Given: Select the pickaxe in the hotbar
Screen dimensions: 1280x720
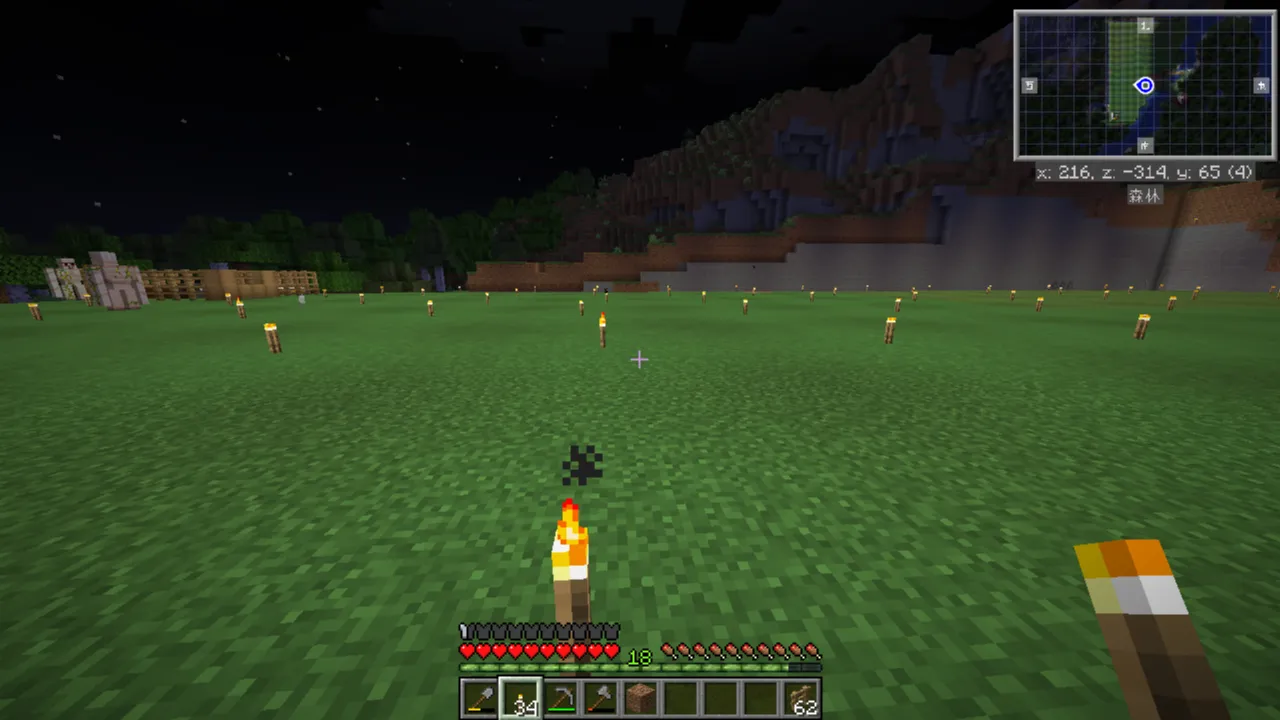Looking at the screenshot, I should pos(560,698).
